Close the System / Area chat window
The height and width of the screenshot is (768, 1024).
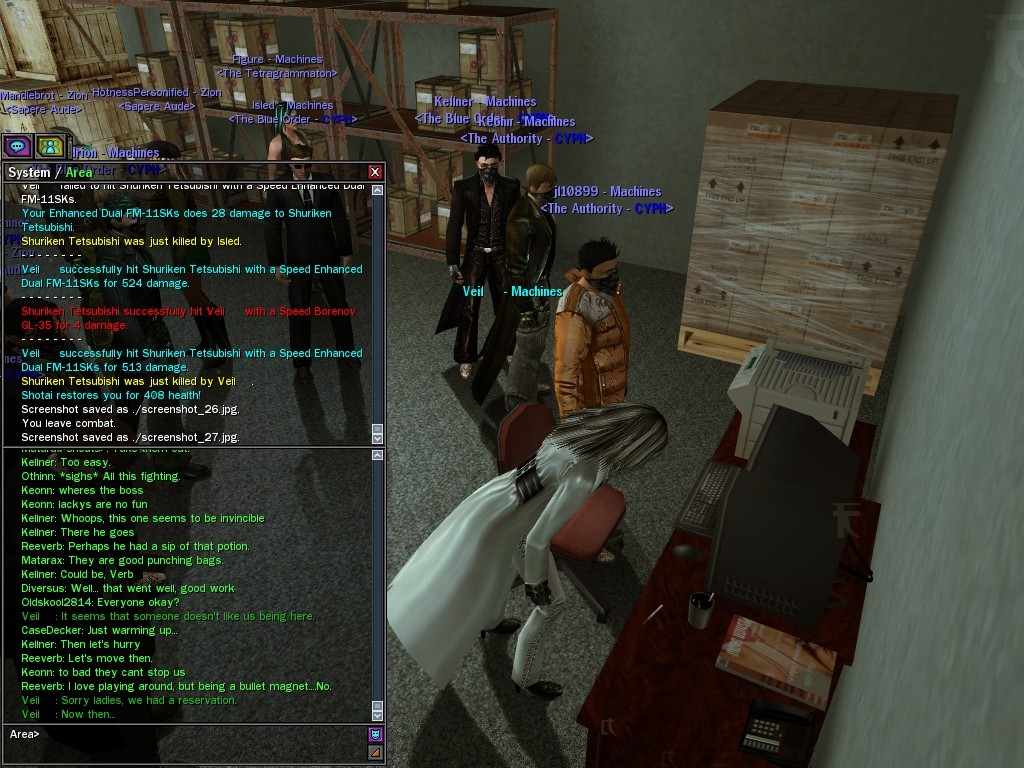tap(375, 172)
